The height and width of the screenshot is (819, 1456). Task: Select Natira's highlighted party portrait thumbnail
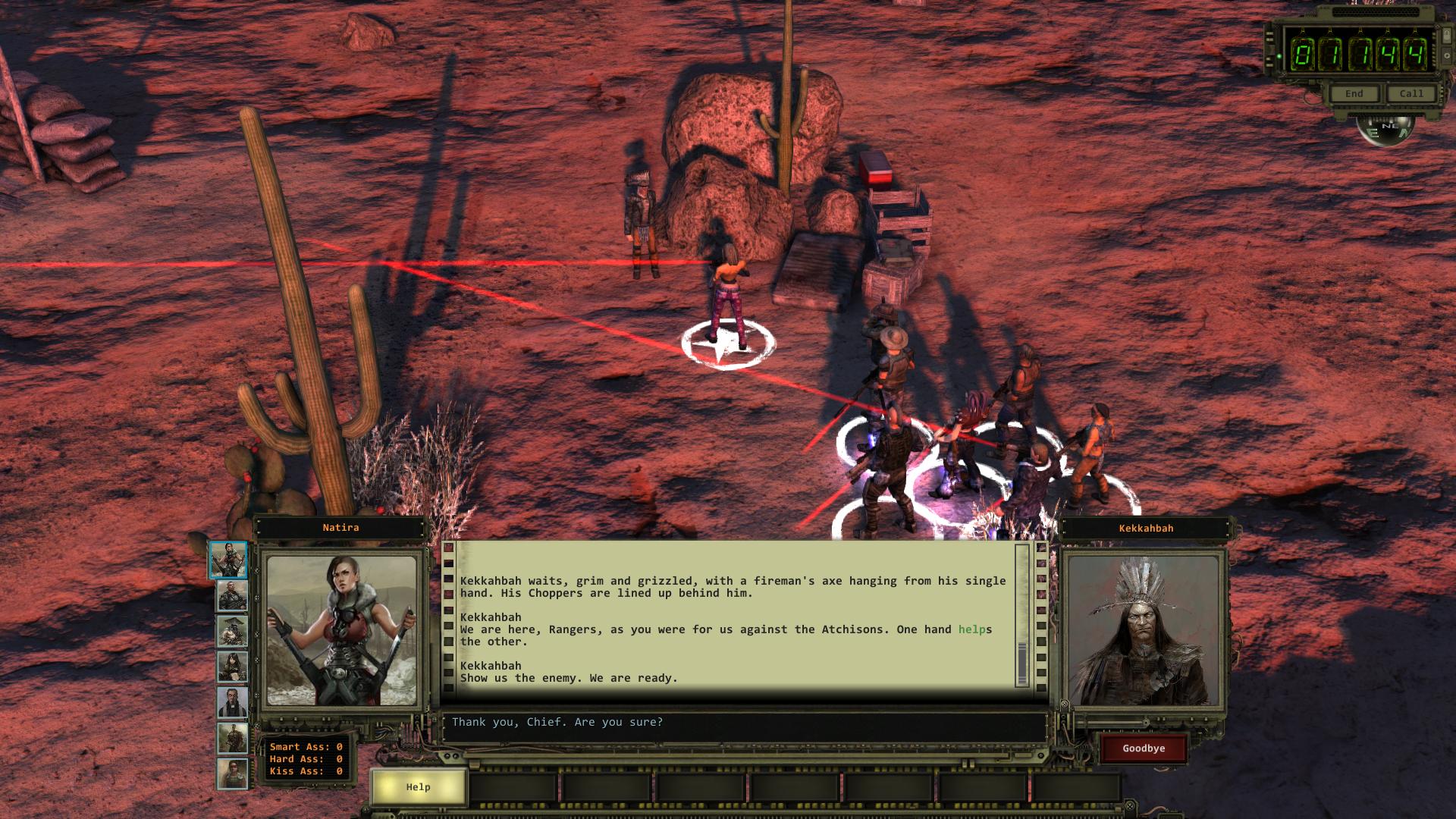[x=228, y=560]
